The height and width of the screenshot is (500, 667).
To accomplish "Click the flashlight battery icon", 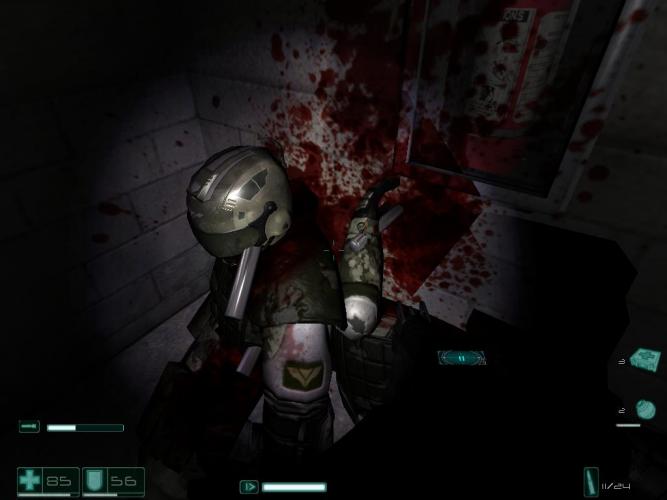I will click(29, 427).
